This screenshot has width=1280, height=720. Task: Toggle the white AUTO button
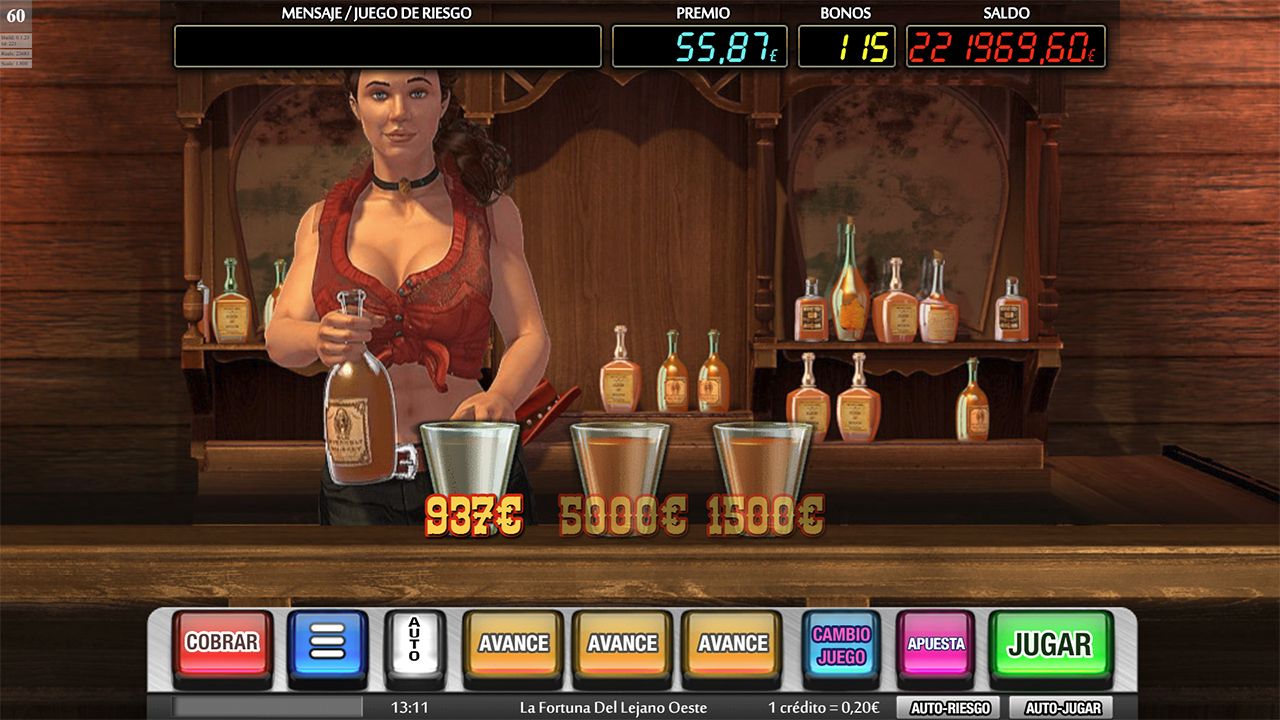point(414,642)
